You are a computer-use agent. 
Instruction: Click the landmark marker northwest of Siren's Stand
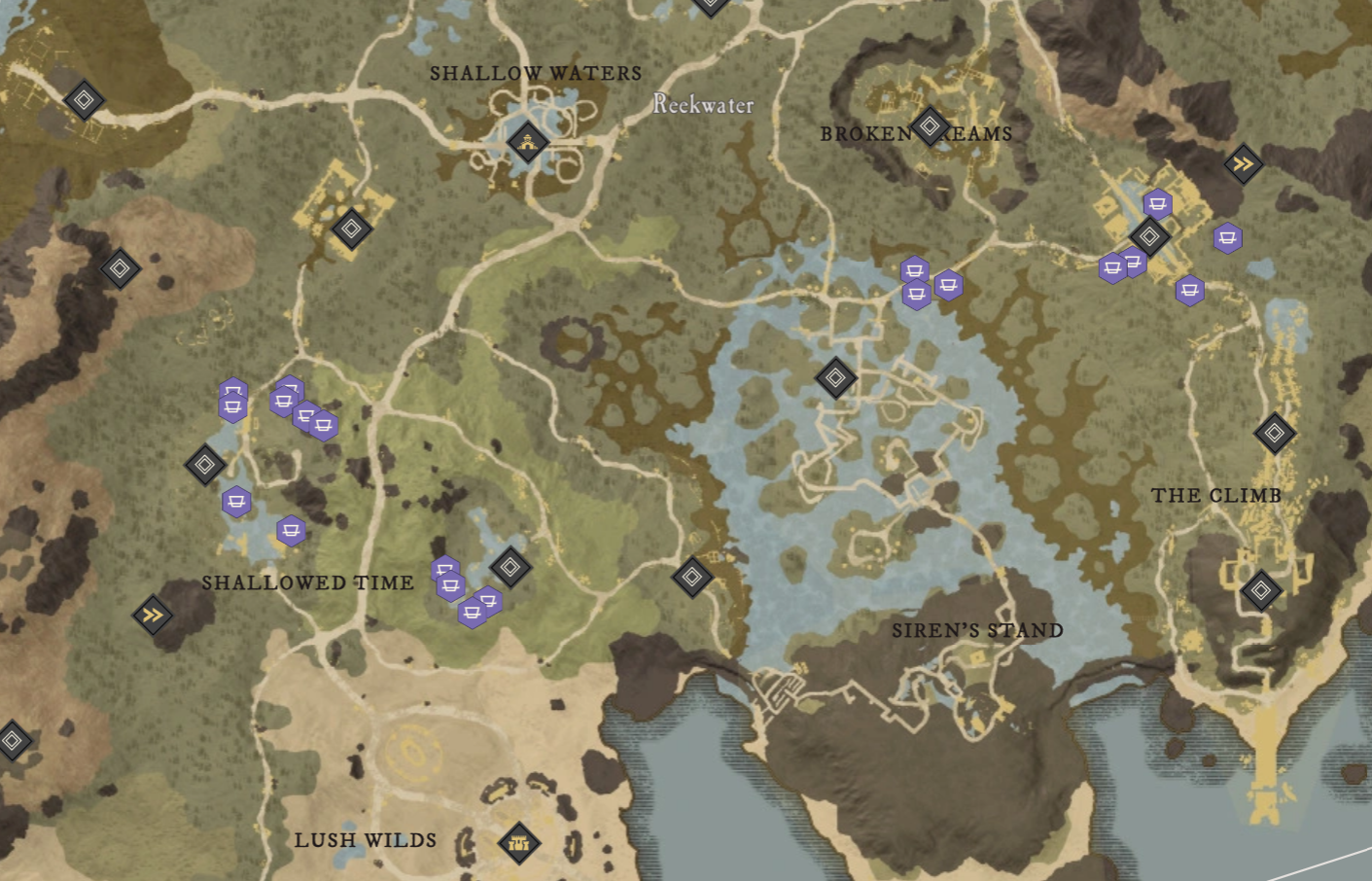pos(692,576)
